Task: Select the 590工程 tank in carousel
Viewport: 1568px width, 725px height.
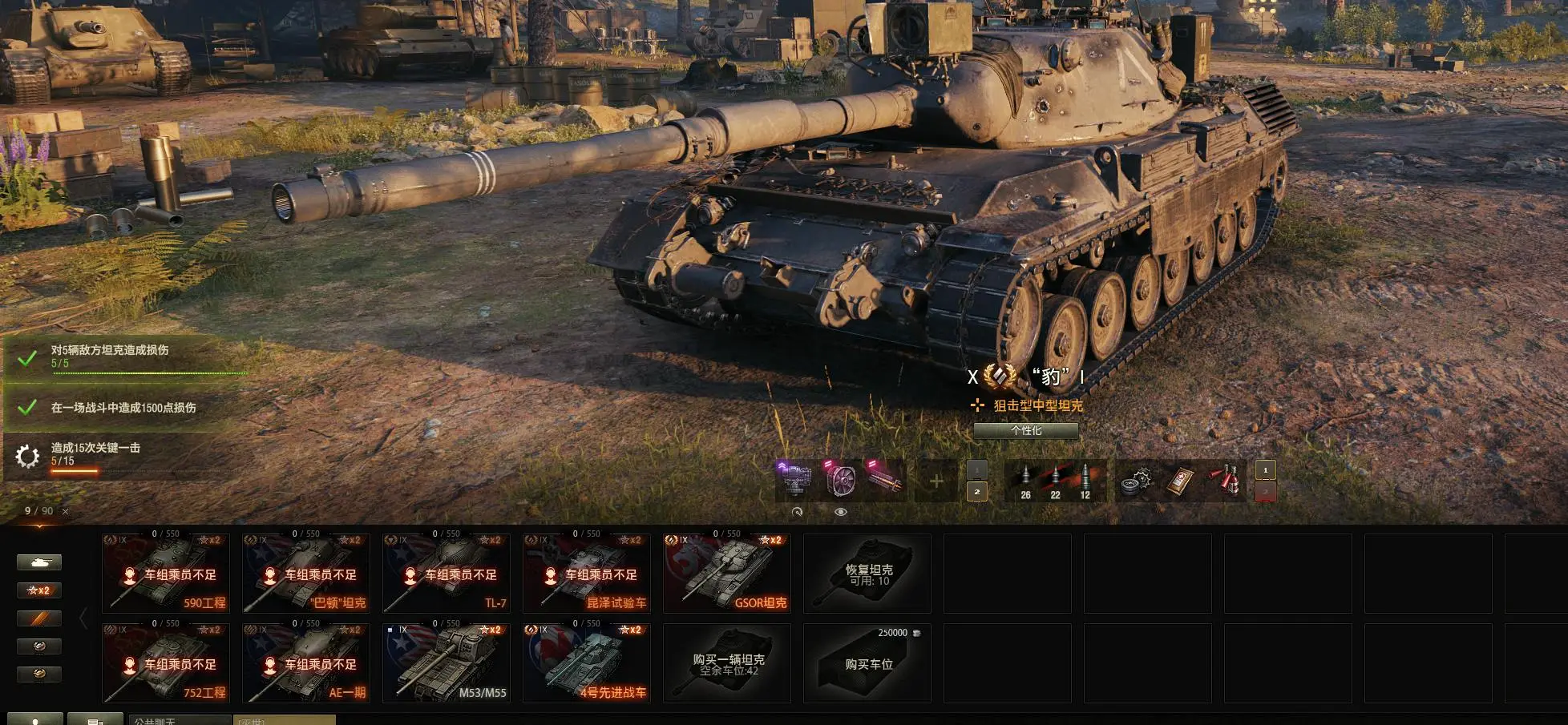Action: click(166, 574)
